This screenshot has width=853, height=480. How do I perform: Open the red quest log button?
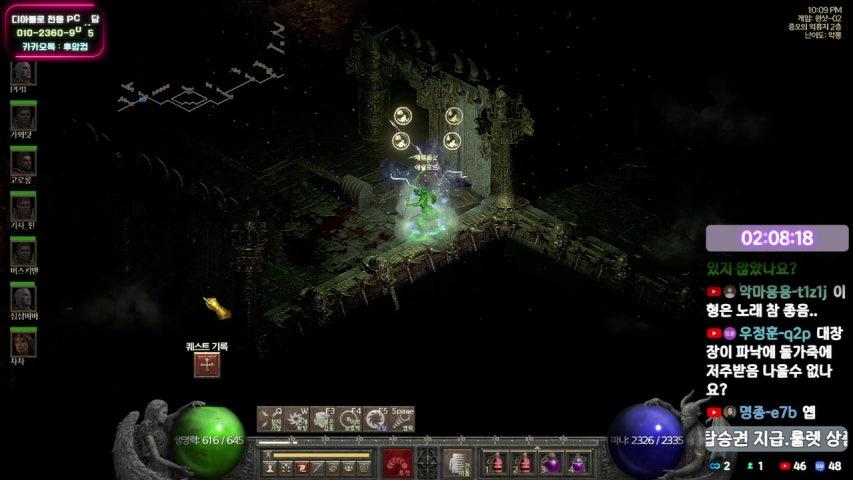tap(208, 365)
